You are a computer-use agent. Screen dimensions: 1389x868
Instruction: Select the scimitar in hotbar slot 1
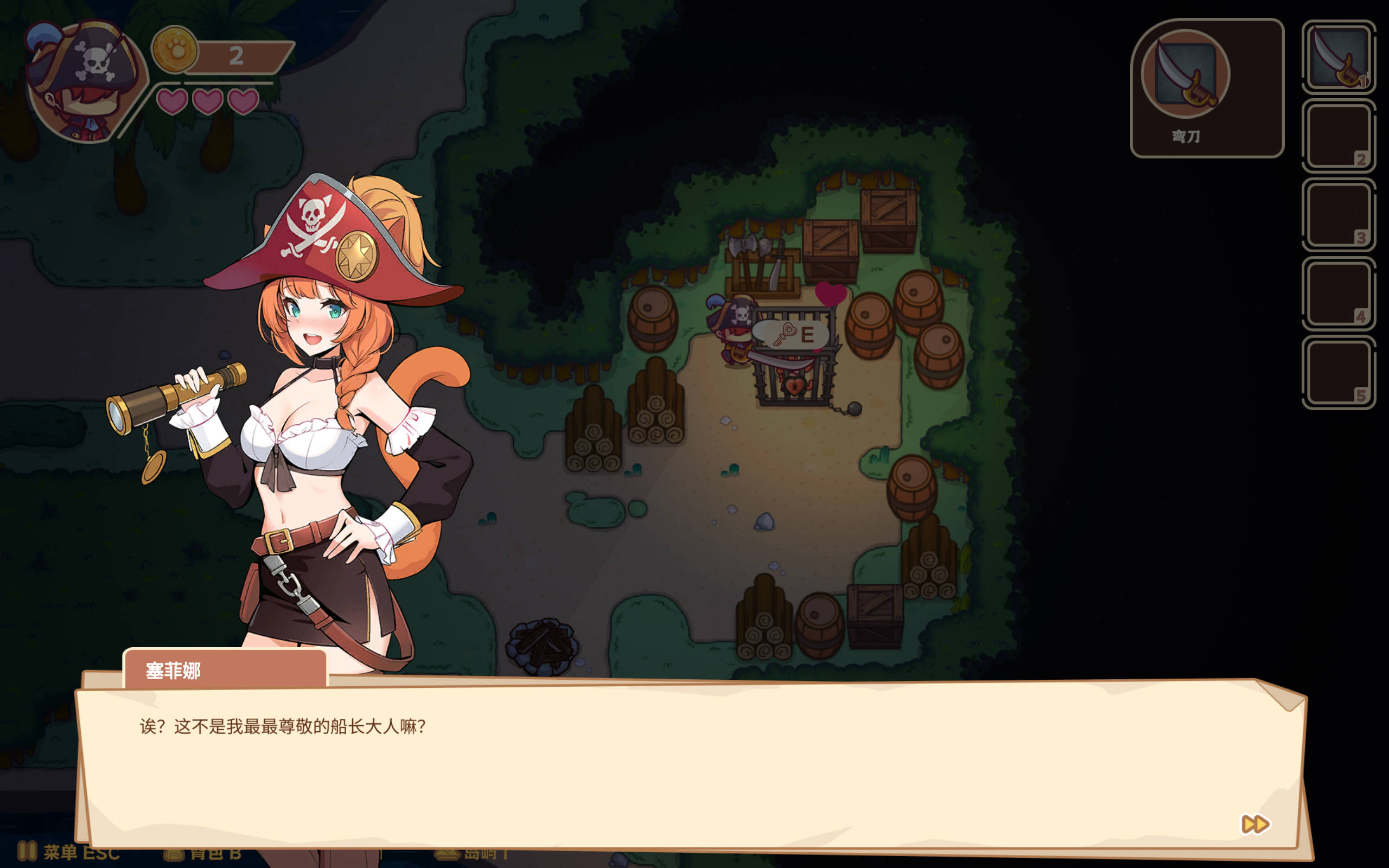pyautogui.click(x=1339, y=58)
